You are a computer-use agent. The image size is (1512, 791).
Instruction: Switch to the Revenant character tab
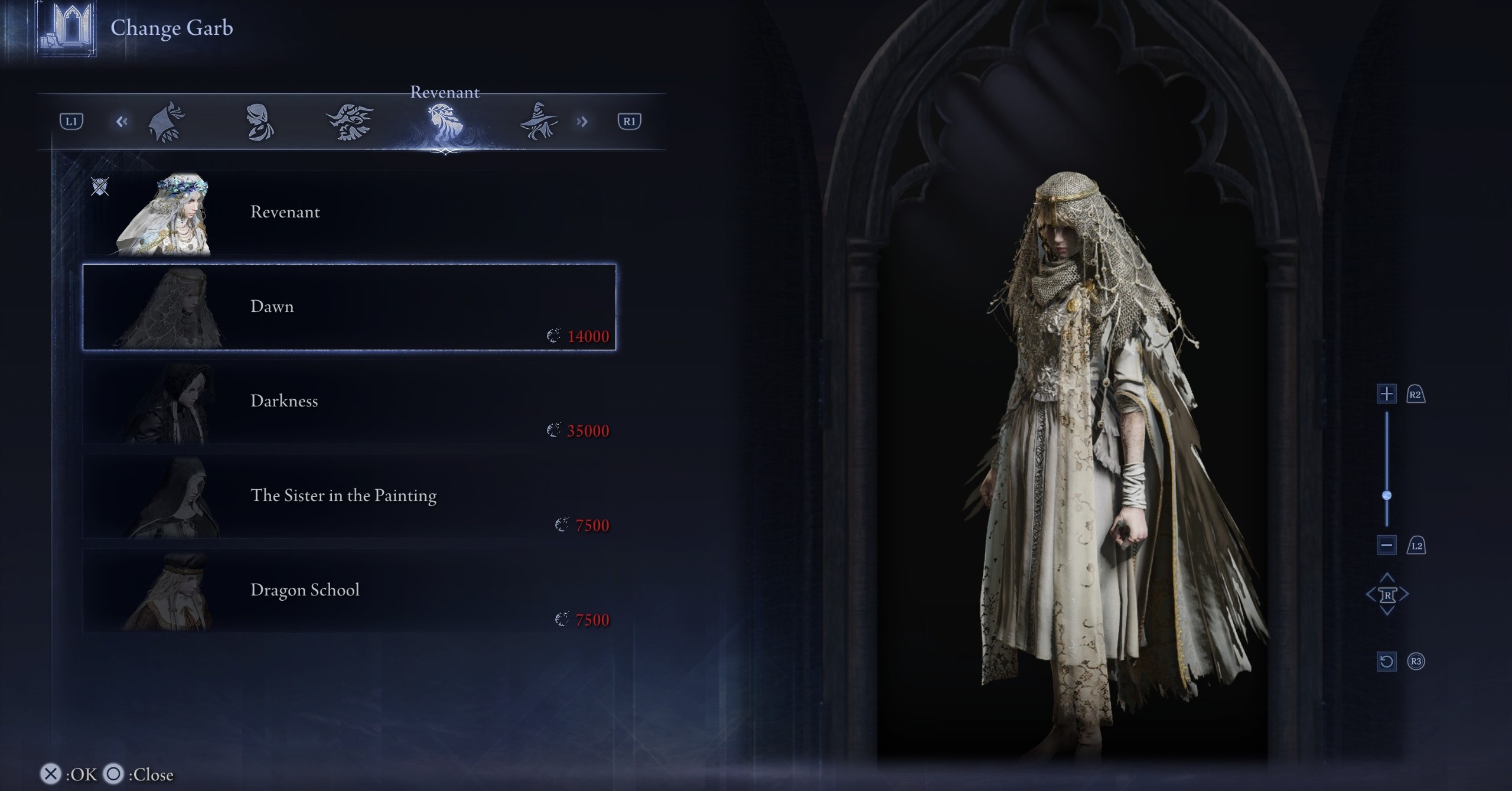(444, 122)
